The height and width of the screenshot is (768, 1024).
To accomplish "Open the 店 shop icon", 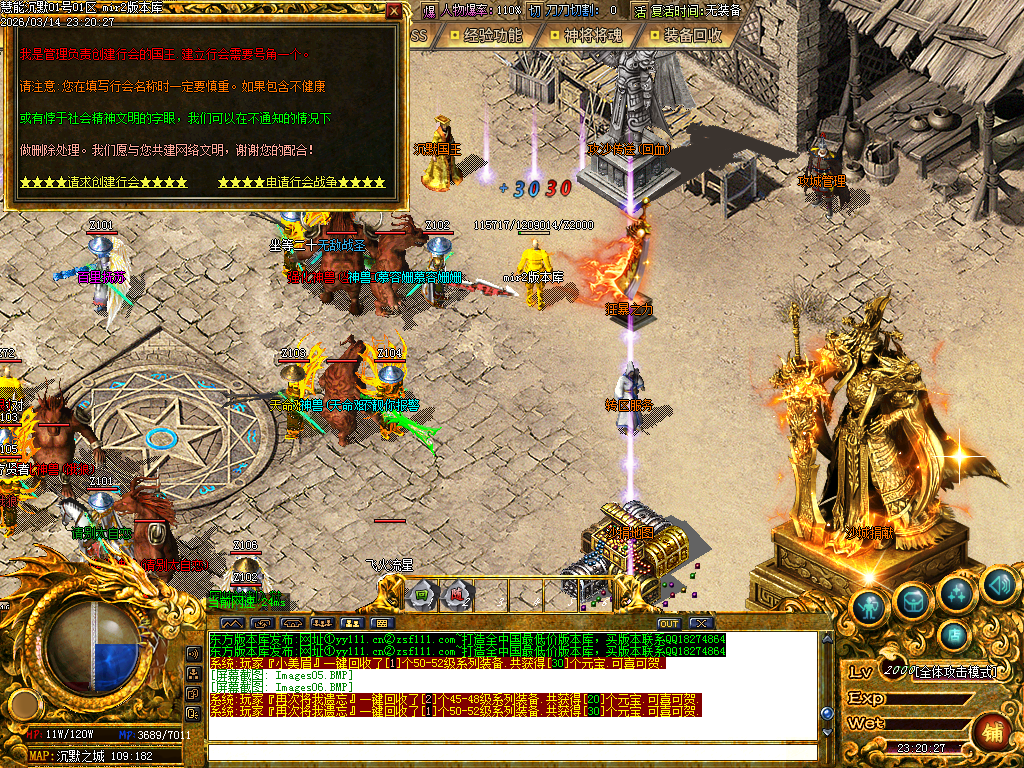I will click(x=954, y=634).
